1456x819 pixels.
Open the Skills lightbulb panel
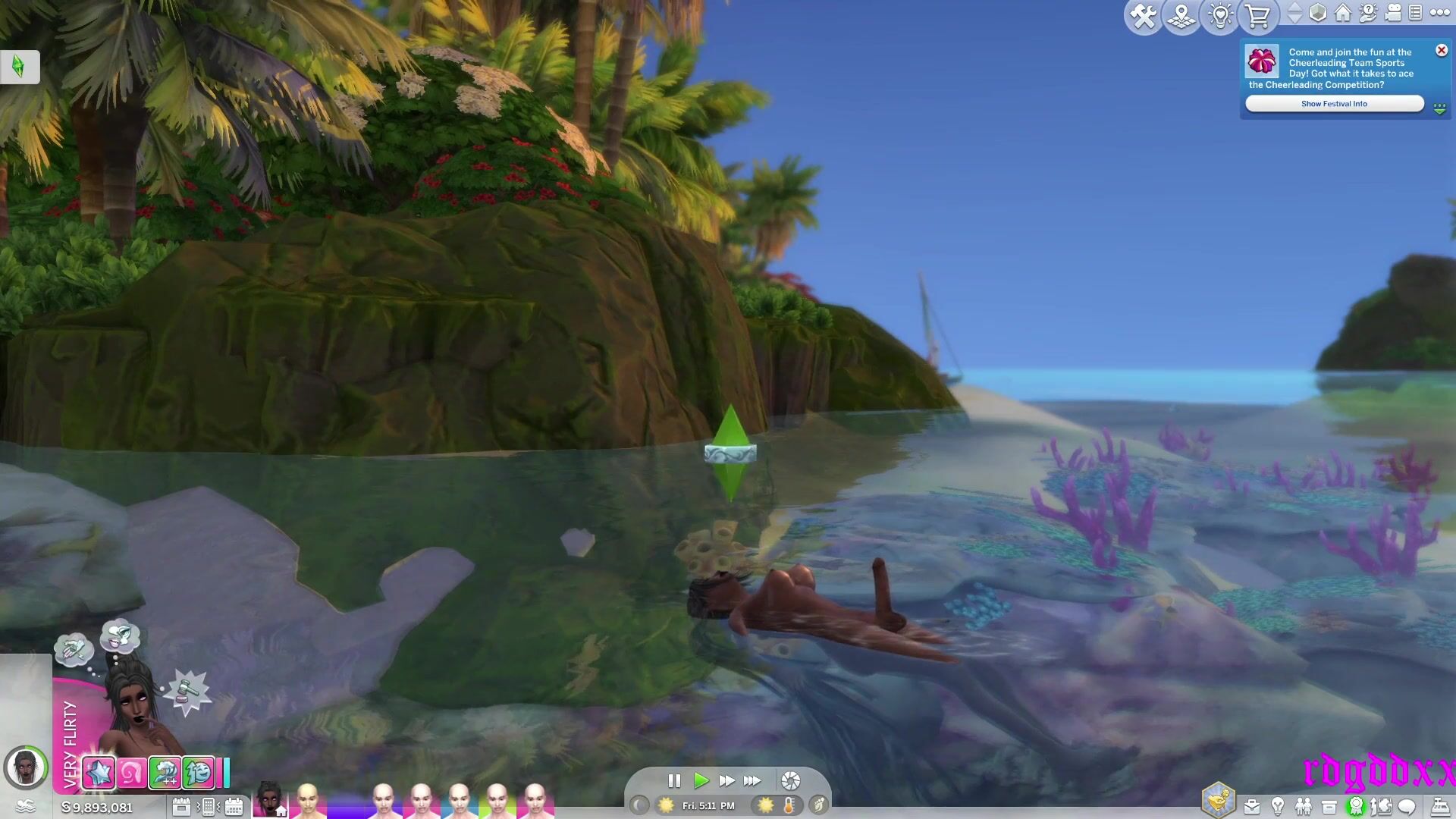click(x=1278, y=806)
